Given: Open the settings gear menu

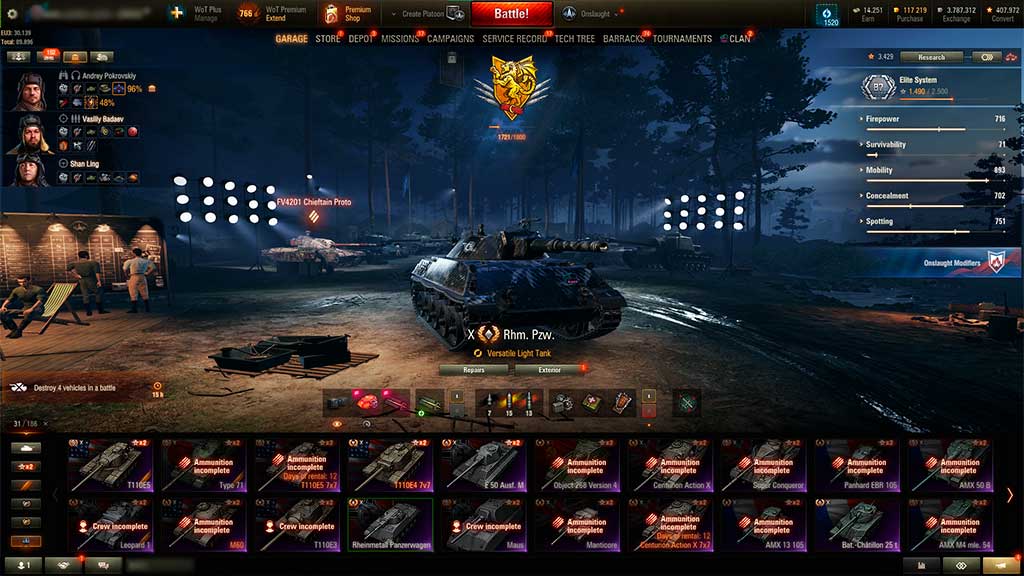Looking at the screenshot, I should pos(13,14).
